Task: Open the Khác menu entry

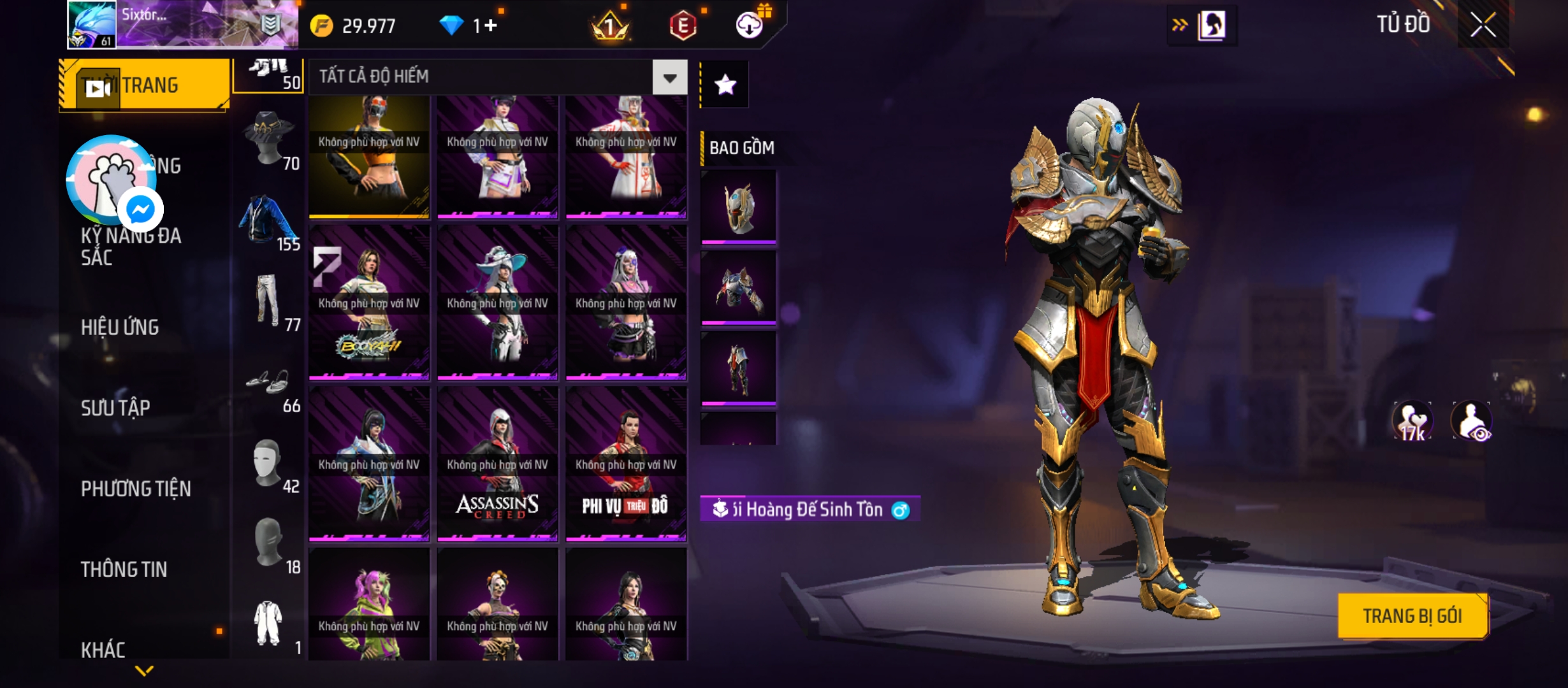Action: click(103, 650)
